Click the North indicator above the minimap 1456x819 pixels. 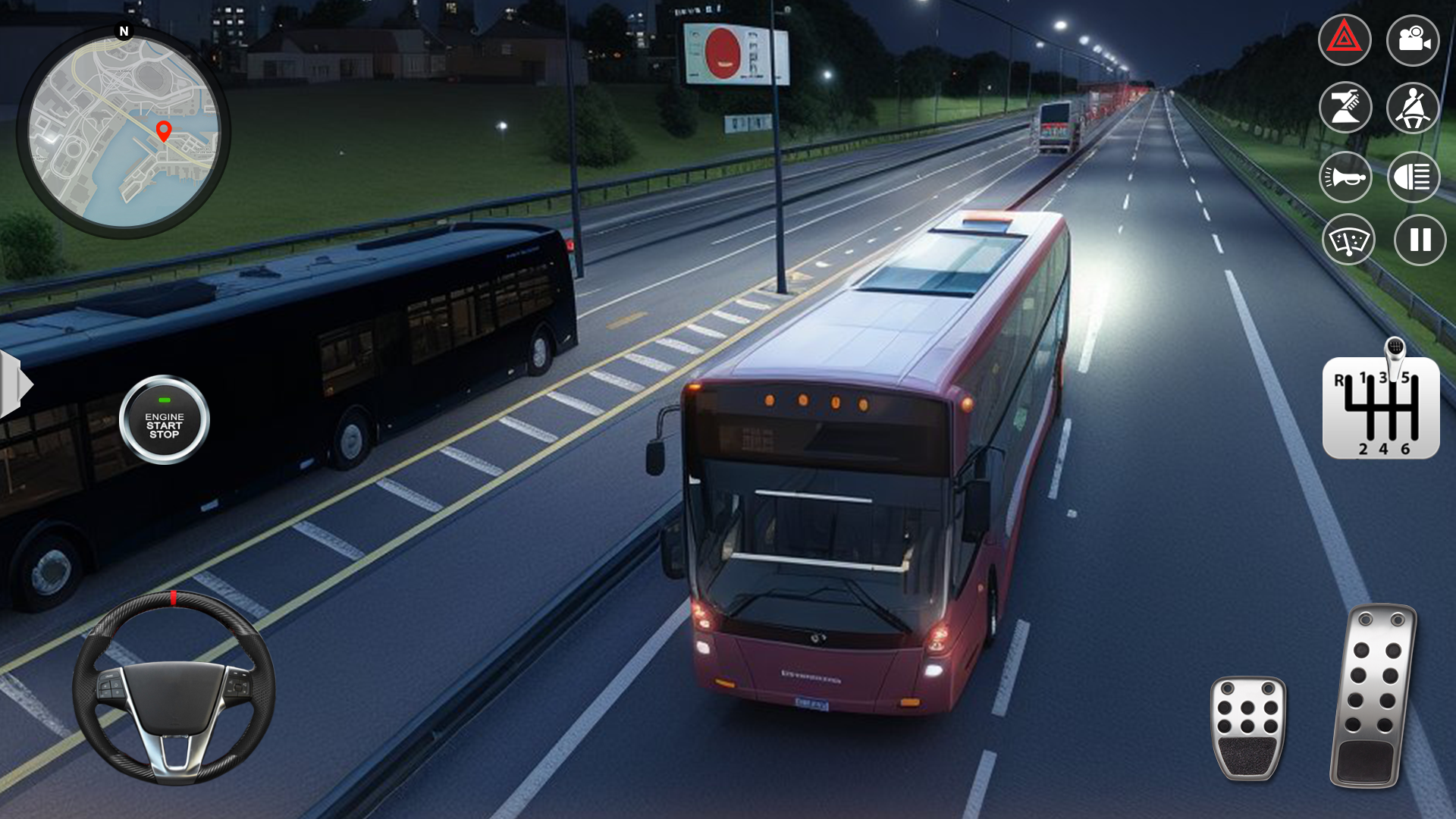point(124,32)
